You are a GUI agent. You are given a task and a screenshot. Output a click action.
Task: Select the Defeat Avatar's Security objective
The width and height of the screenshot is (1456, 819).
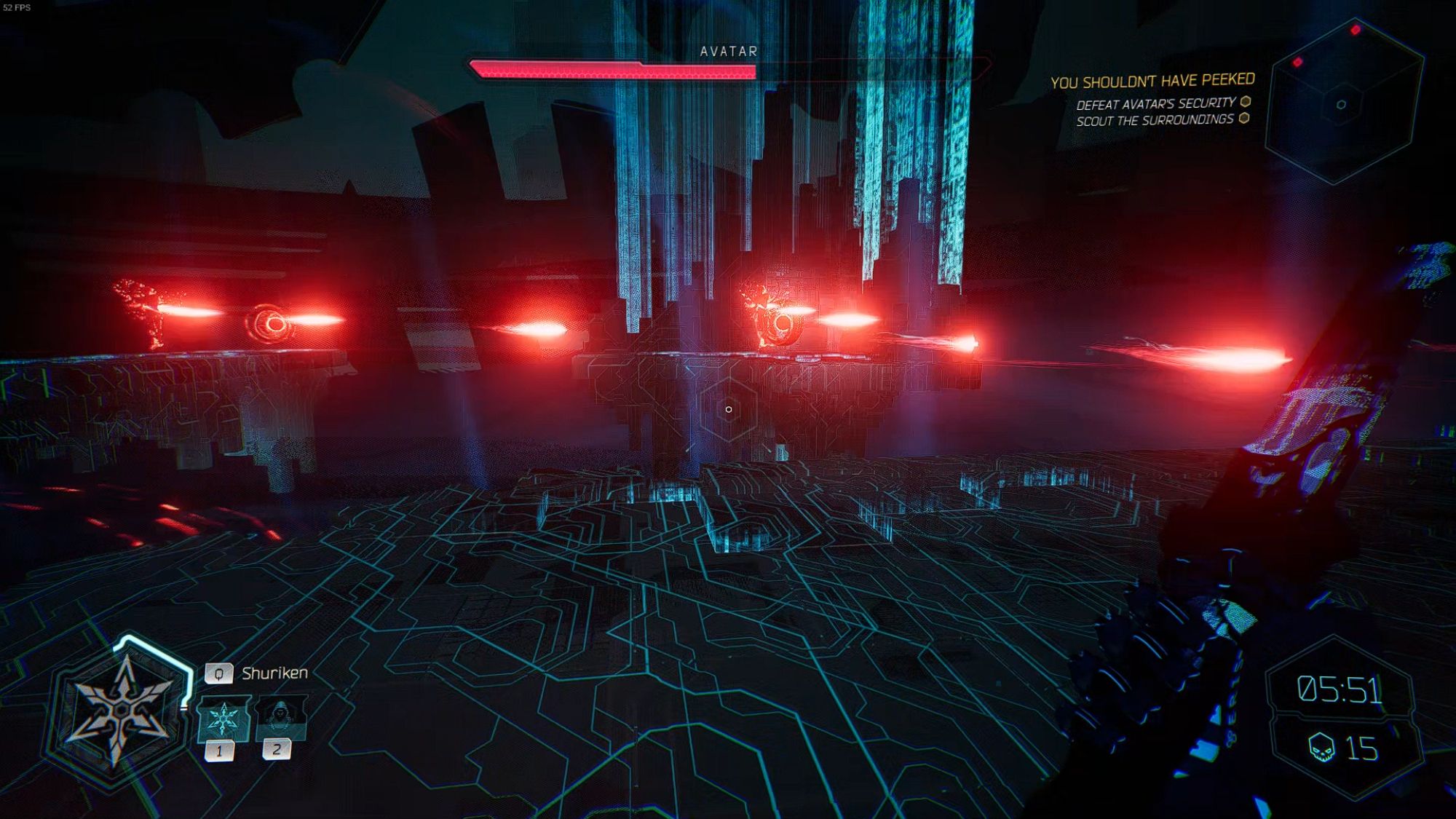coord(1156,103)
